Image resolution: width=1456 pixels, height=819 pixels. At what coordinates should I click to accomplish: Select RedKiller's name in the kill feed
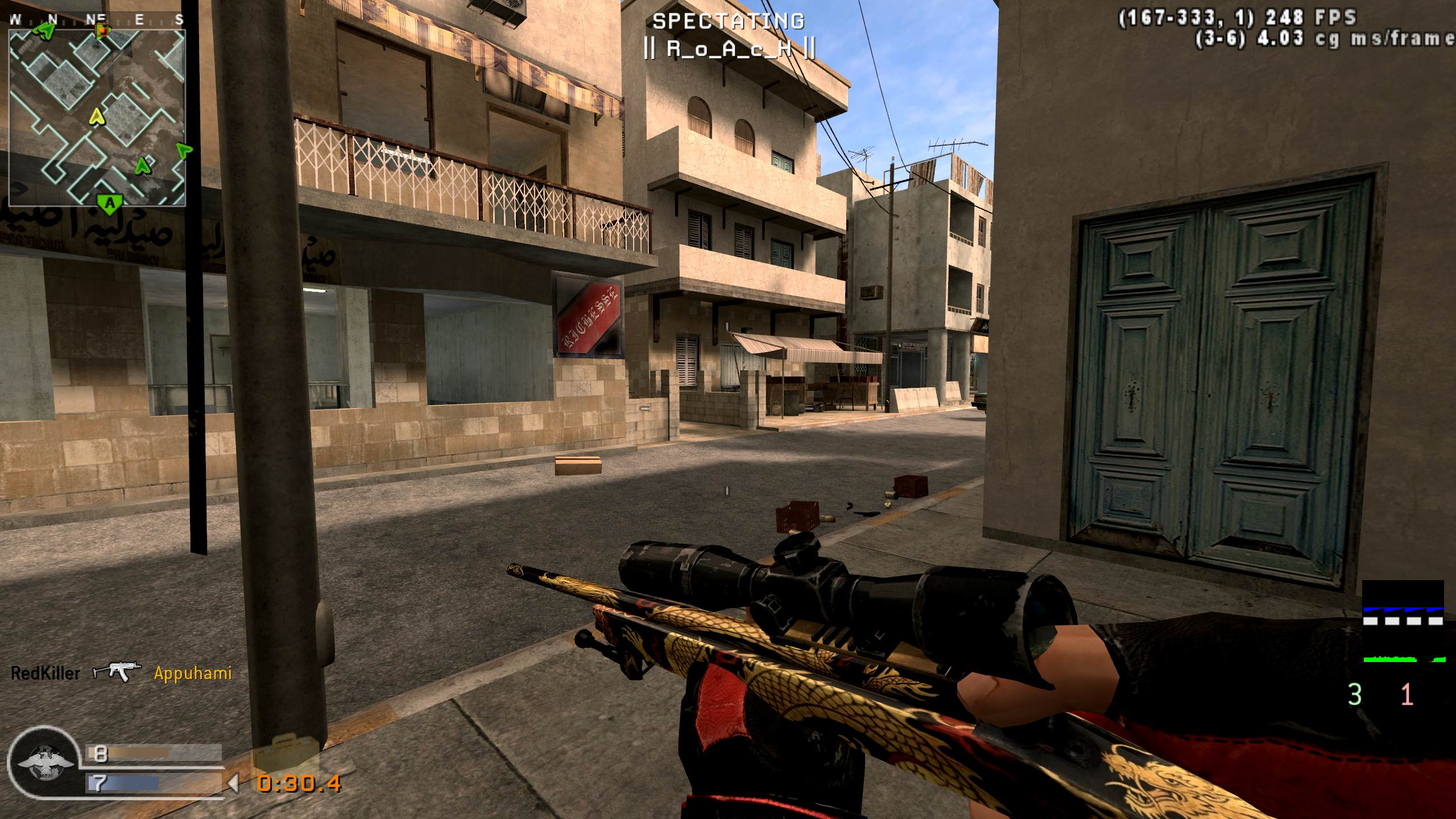coord(45,674)
